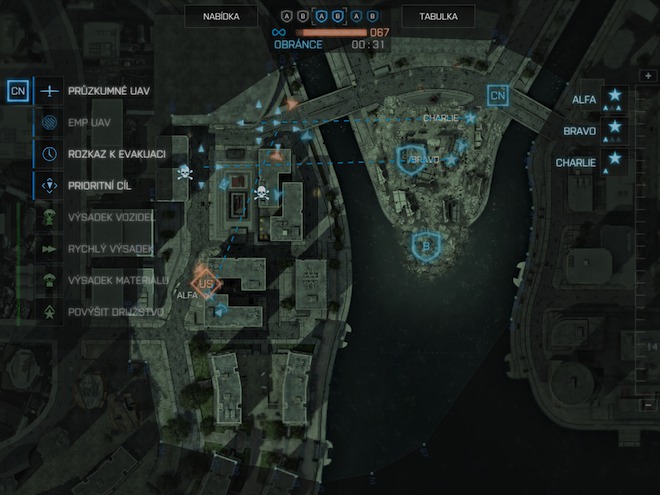Select the orange US Alfa objective marker
Image resolution: width=660 pixels, height=495 pixels.
(207, 281)
